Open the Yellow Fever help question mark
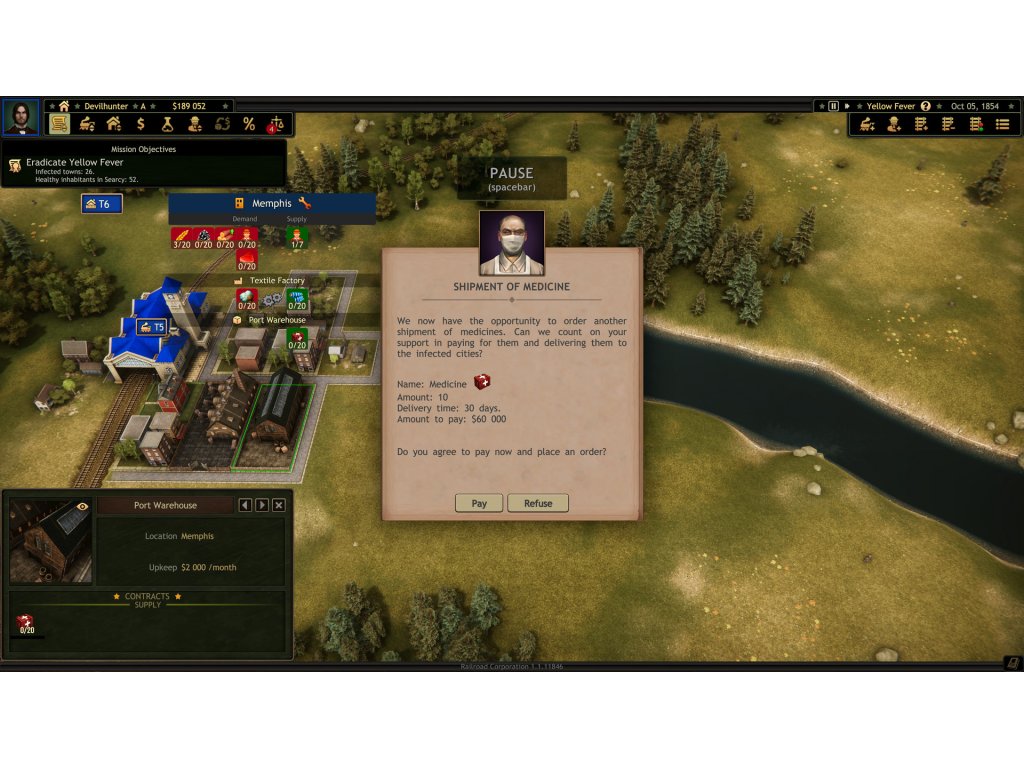The width and height of the screenshot is (1024, 768). pyautogui.click(x=926, y=106)
